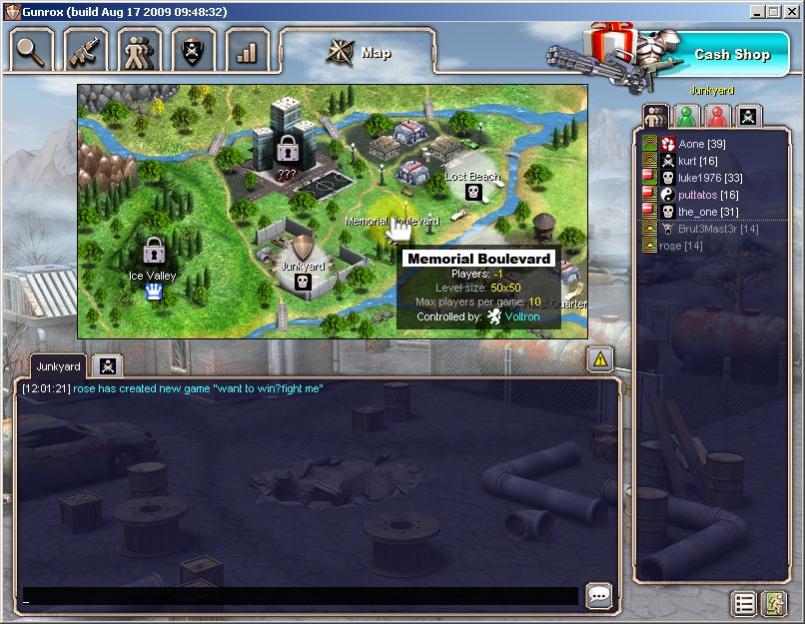This screenshot has height=624, width=805.
Task: Switch to the green player list tab
Action: coord(686,116)
